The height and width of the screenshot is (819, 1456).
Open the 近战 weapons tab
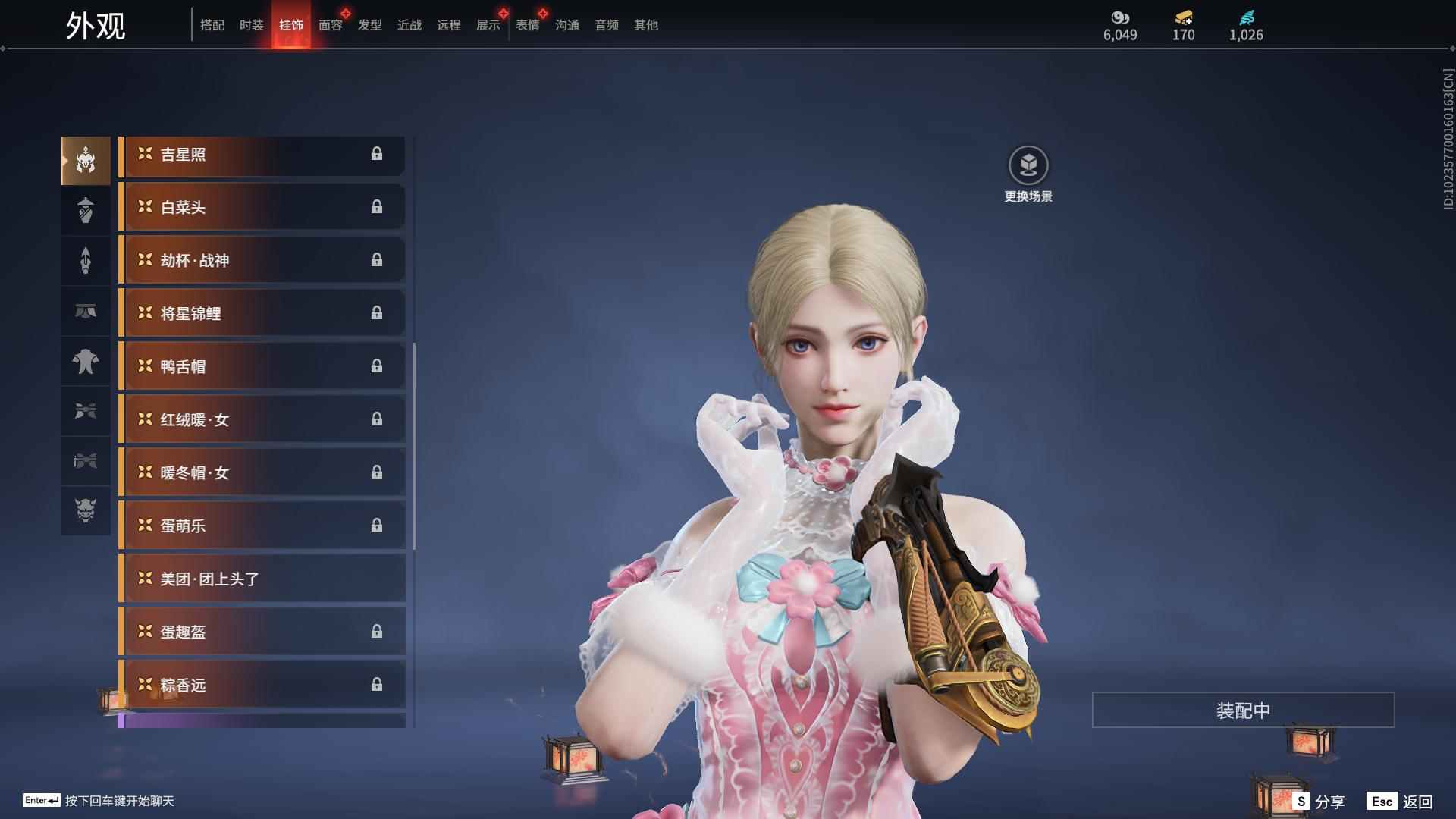(x=409, y=25)
